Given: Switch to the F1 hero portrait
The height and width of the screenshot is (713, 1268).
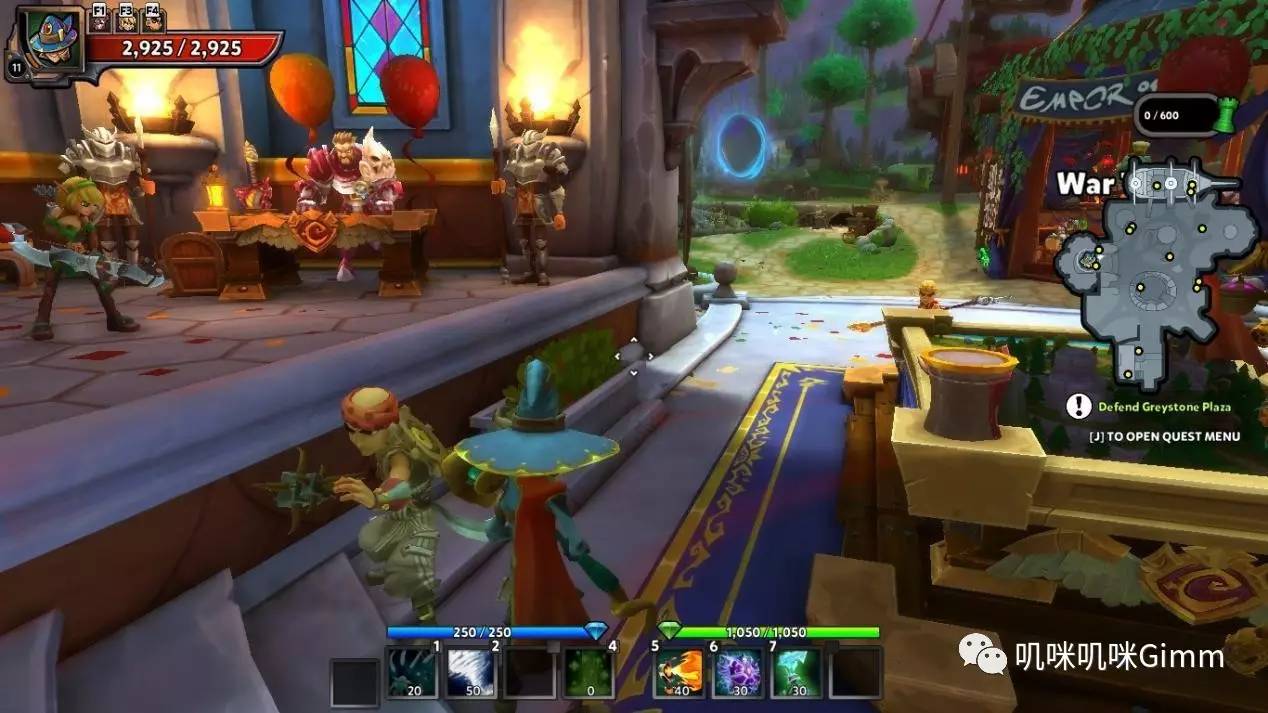Looking at the screenshot, I should [x=100, y=17].
